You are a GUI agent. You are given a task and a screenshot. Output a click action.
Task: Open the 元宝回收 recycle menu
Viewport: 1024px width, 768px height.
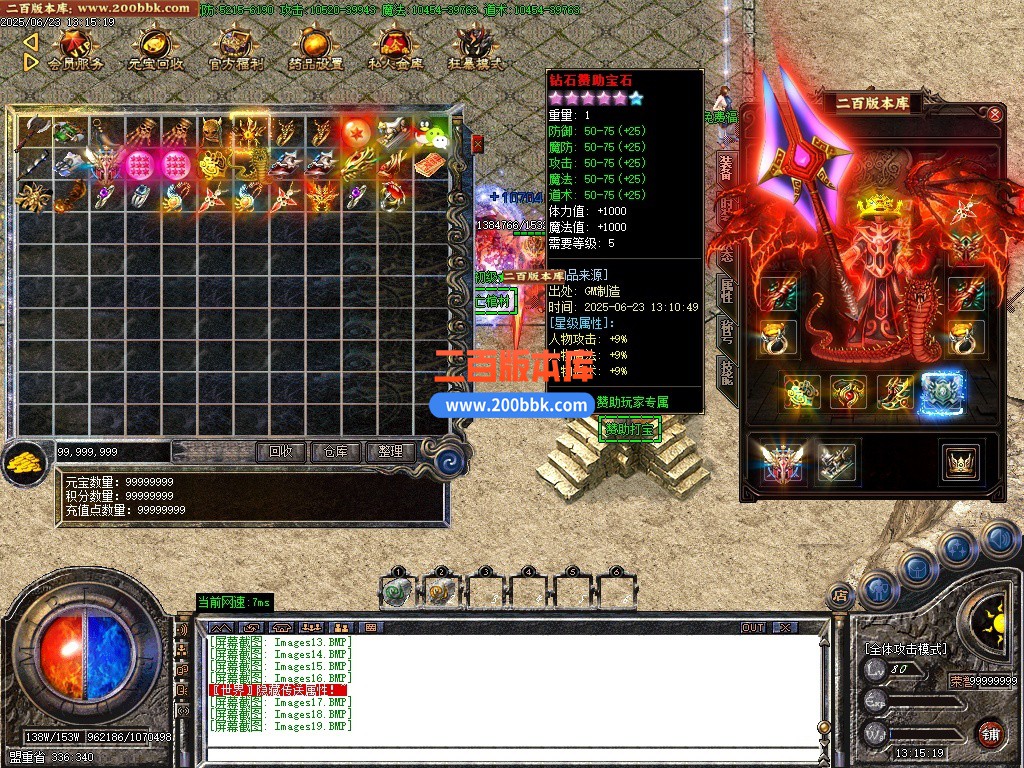click(x=155, y=48)
